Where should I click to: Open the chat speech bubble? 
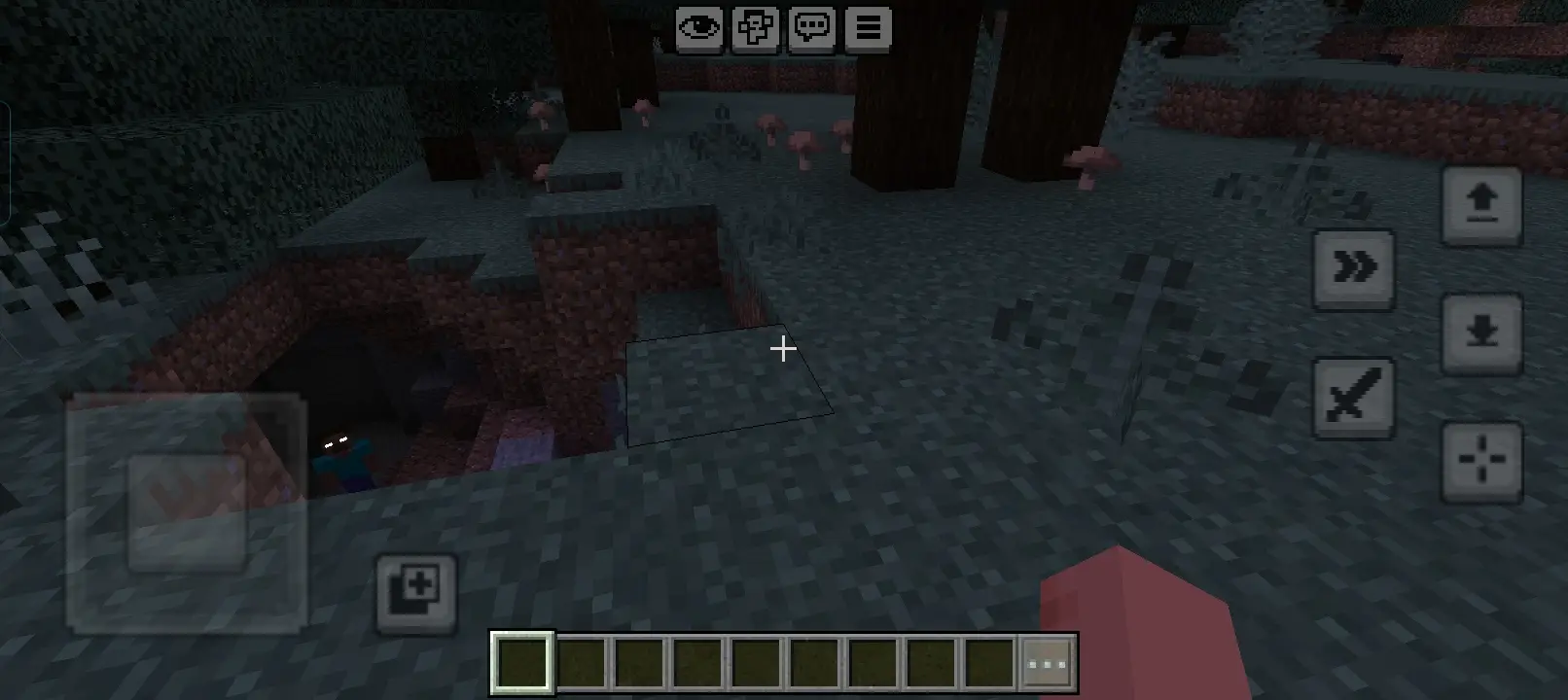pyautogui.click(x=812, y=28)
